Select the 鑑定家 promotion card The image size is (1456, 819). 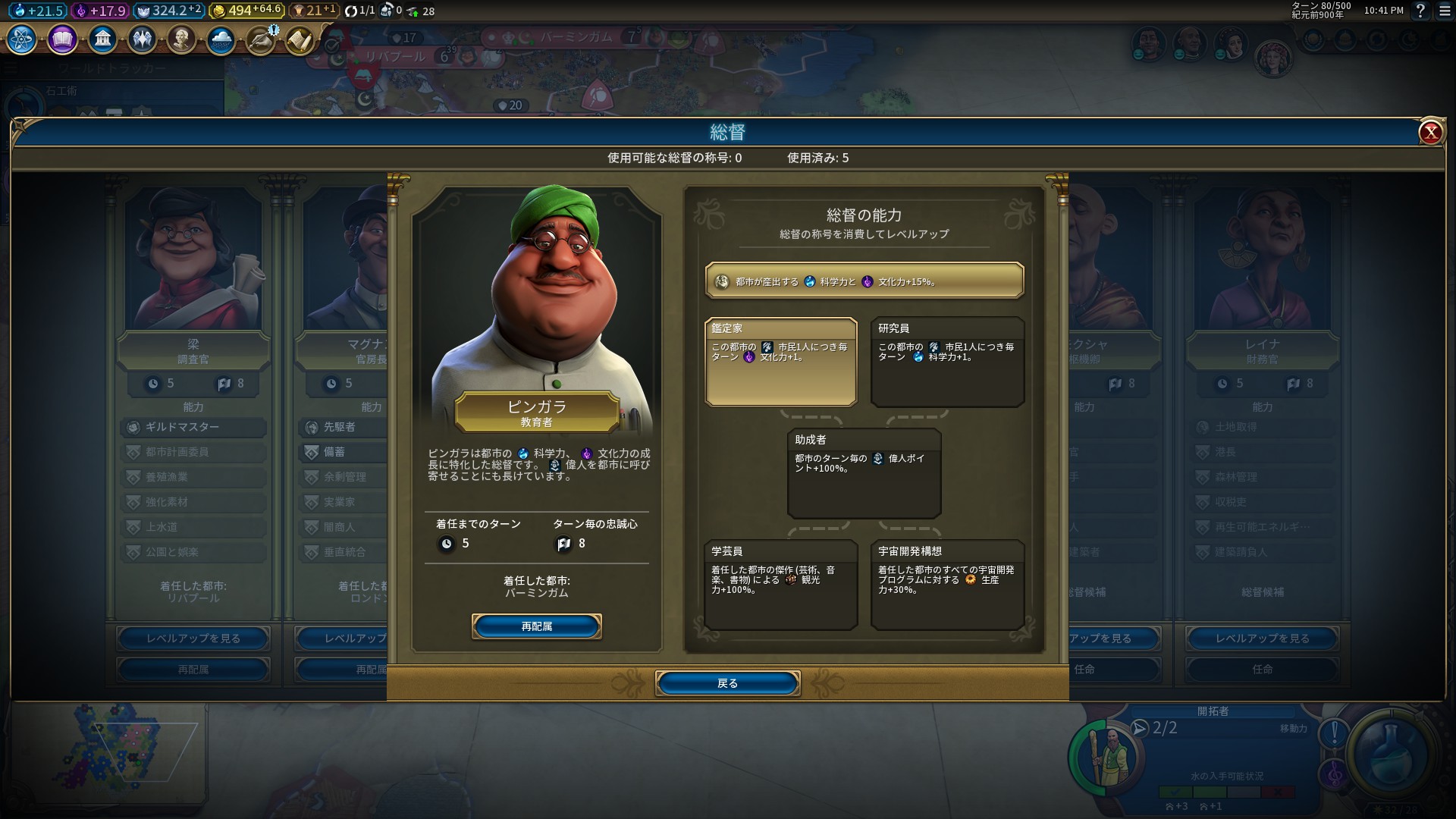(x=780, y=362)
